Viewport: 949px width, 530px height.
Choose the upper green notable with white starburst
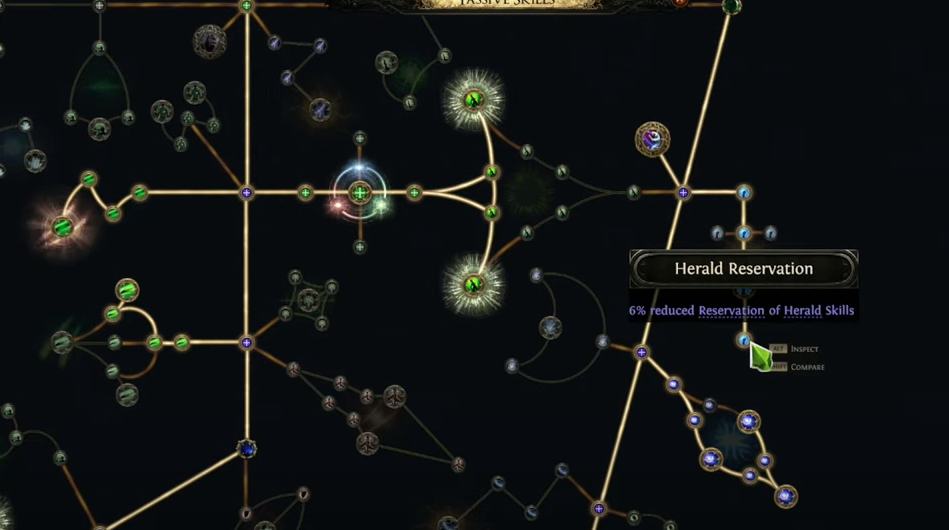(x=474, y=98)
